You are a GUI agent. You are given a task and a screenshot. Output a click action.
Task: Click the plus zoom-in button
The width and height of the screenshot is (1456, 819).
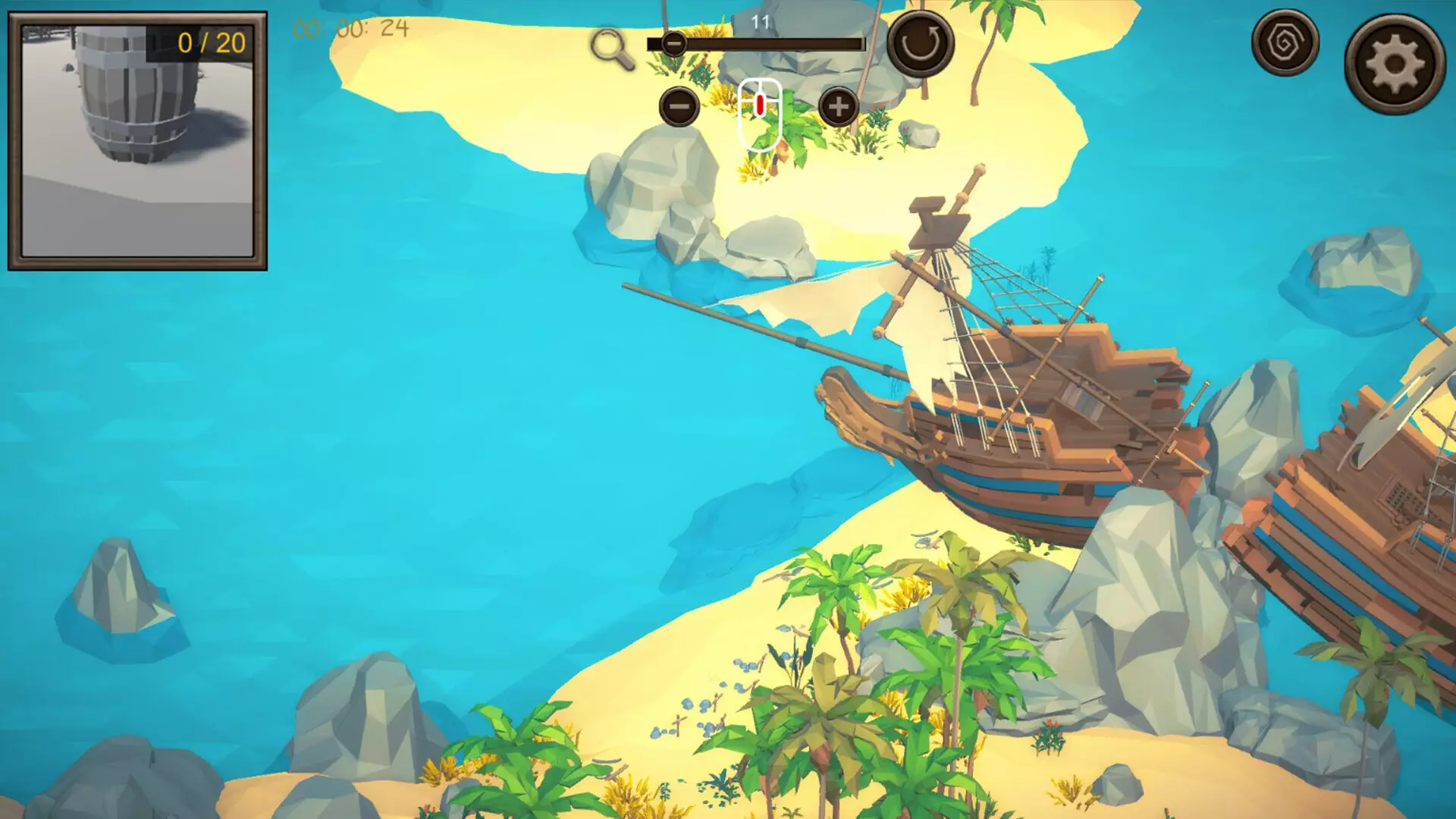[x=838, y=107]
